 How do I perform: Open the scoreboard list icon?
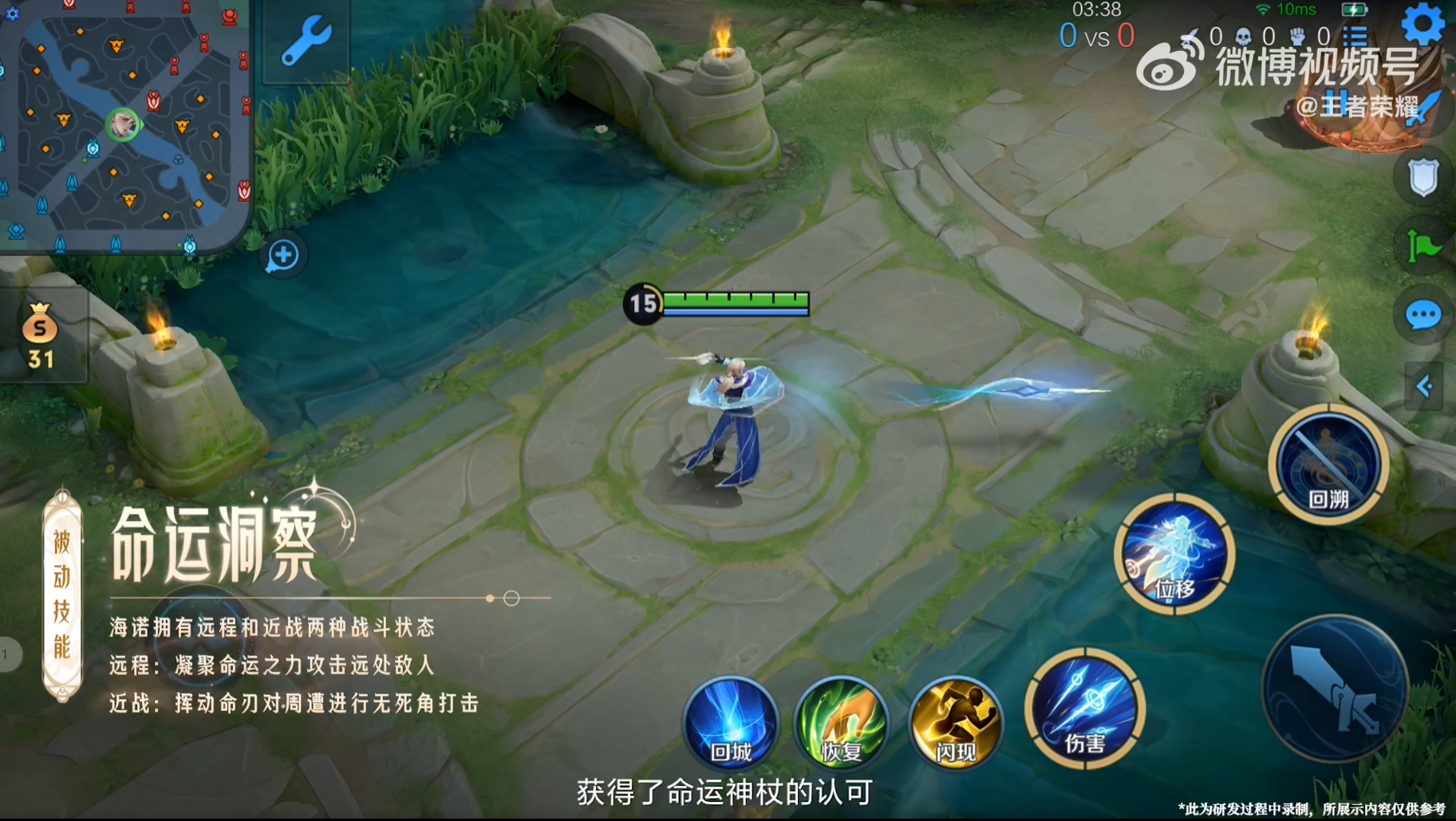(x=1355, y=36)
